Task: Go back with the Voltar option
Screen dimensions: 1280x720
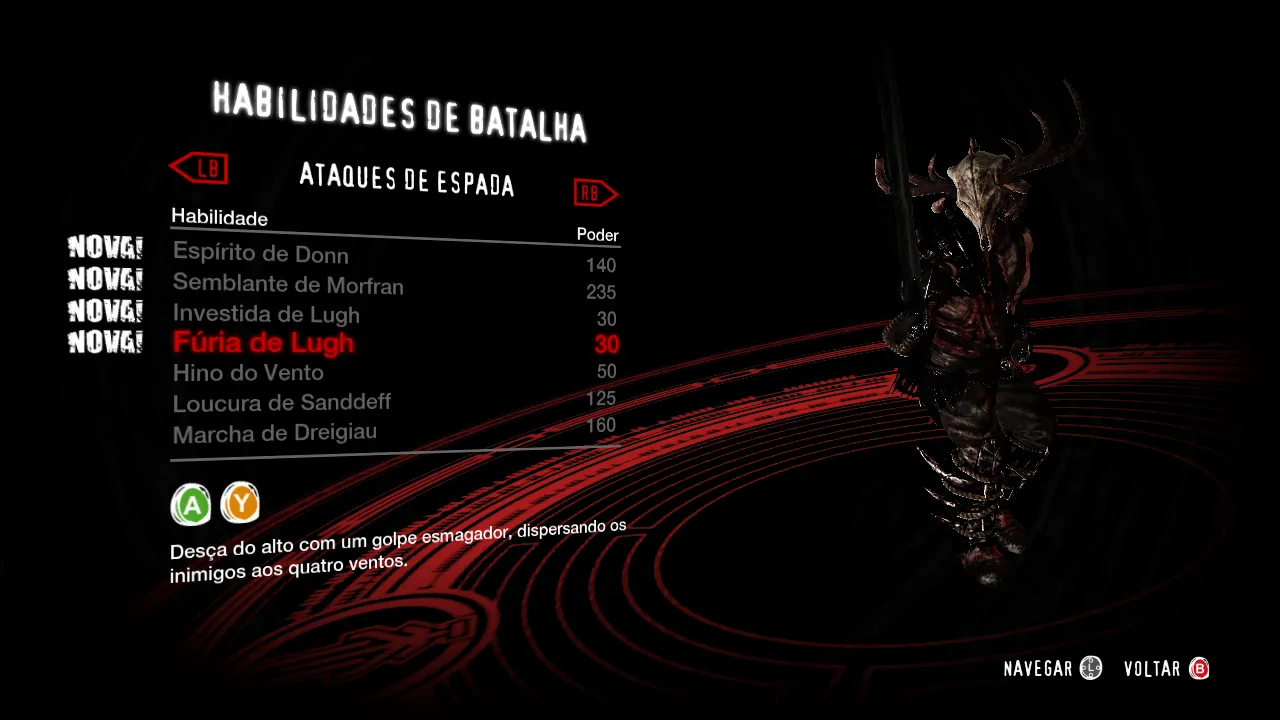Action: (1166, 669)
